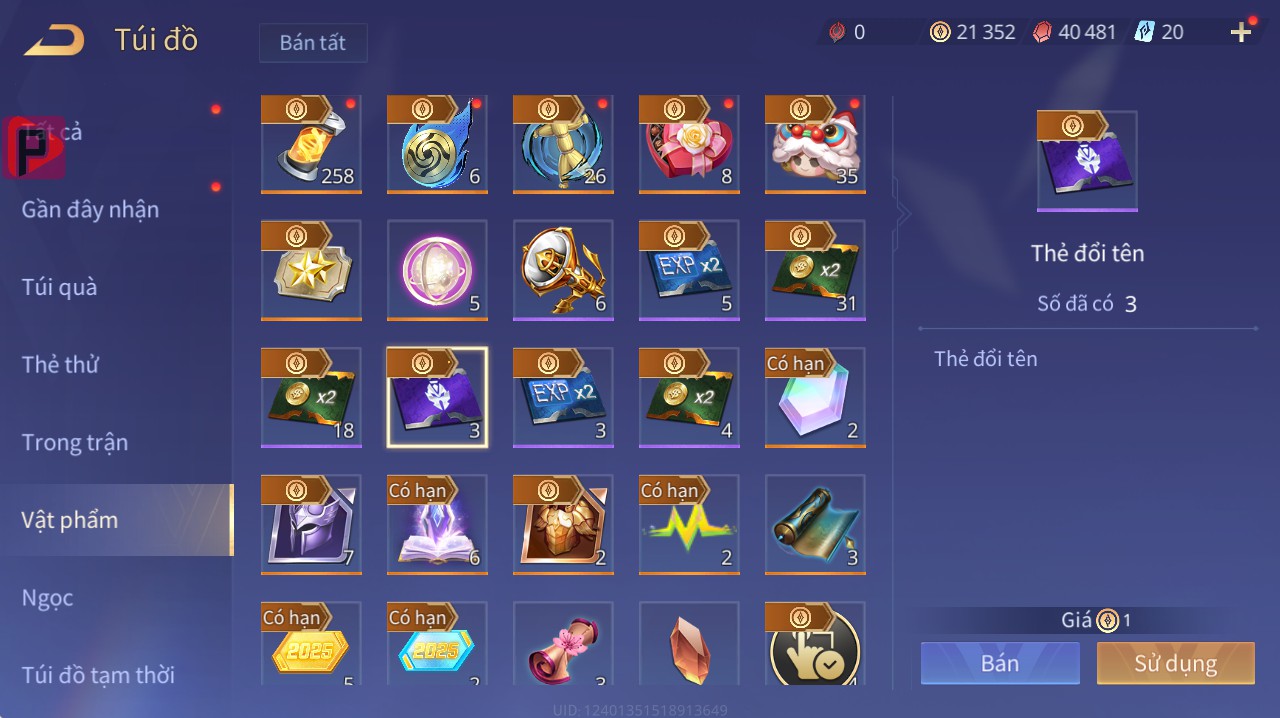Use the name change card via Sử dụng
Image resolution: width=1280 pixels, height=718 pixels.
click(1175, 663)
